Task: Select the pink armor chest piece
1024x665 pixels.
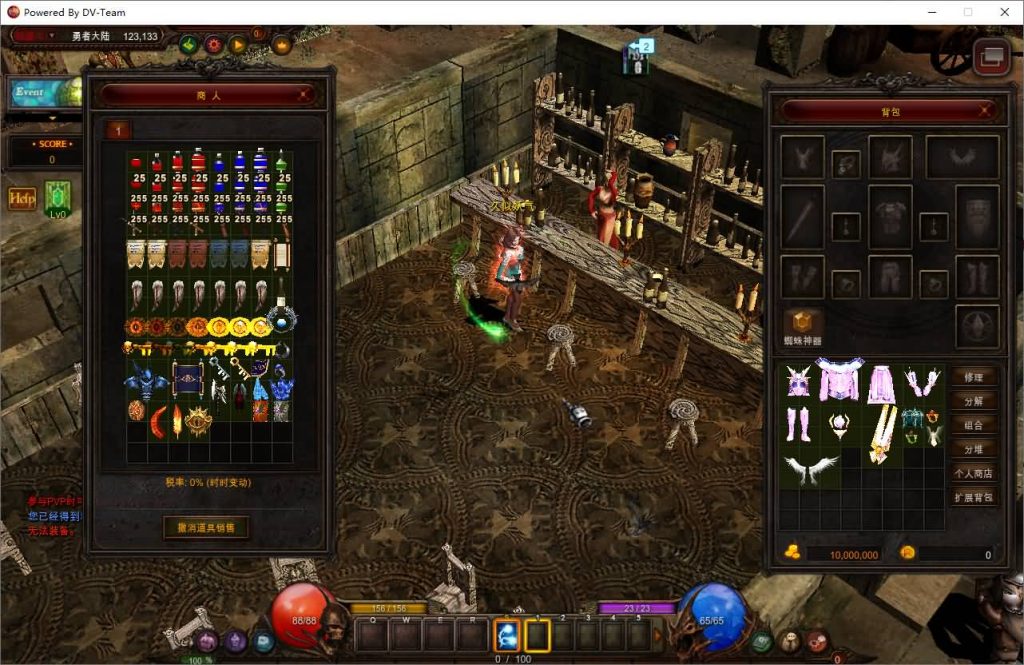Action: (x=839, y=381)
